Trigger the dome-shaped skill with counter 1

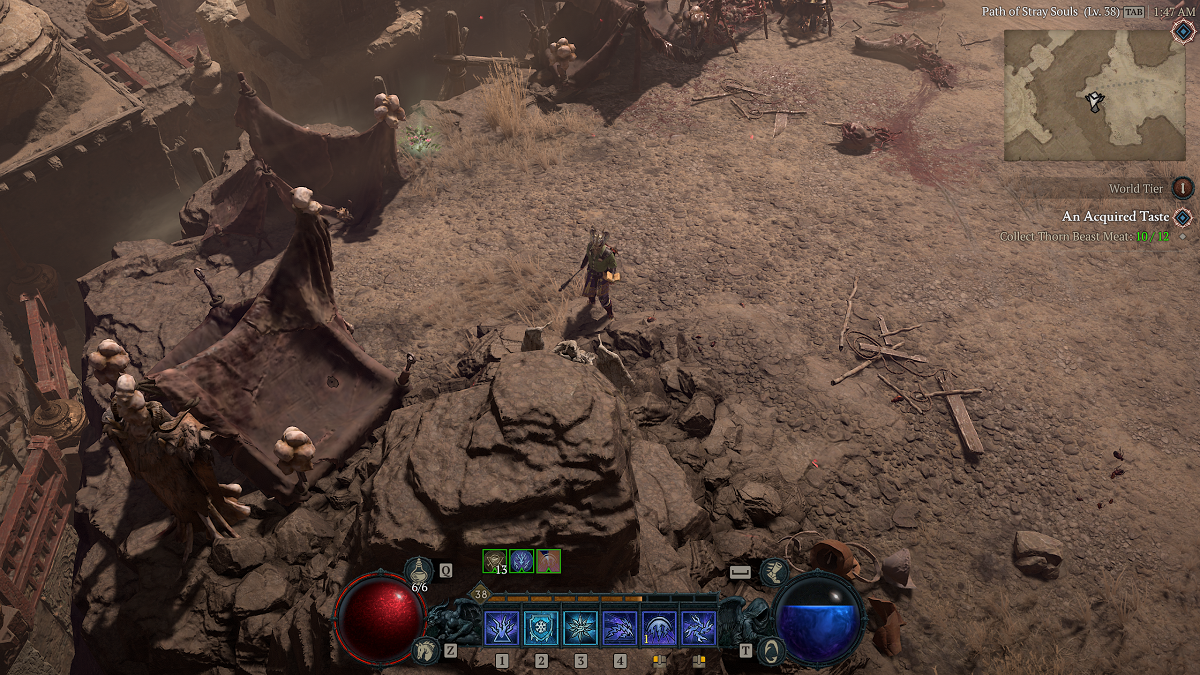659,628
